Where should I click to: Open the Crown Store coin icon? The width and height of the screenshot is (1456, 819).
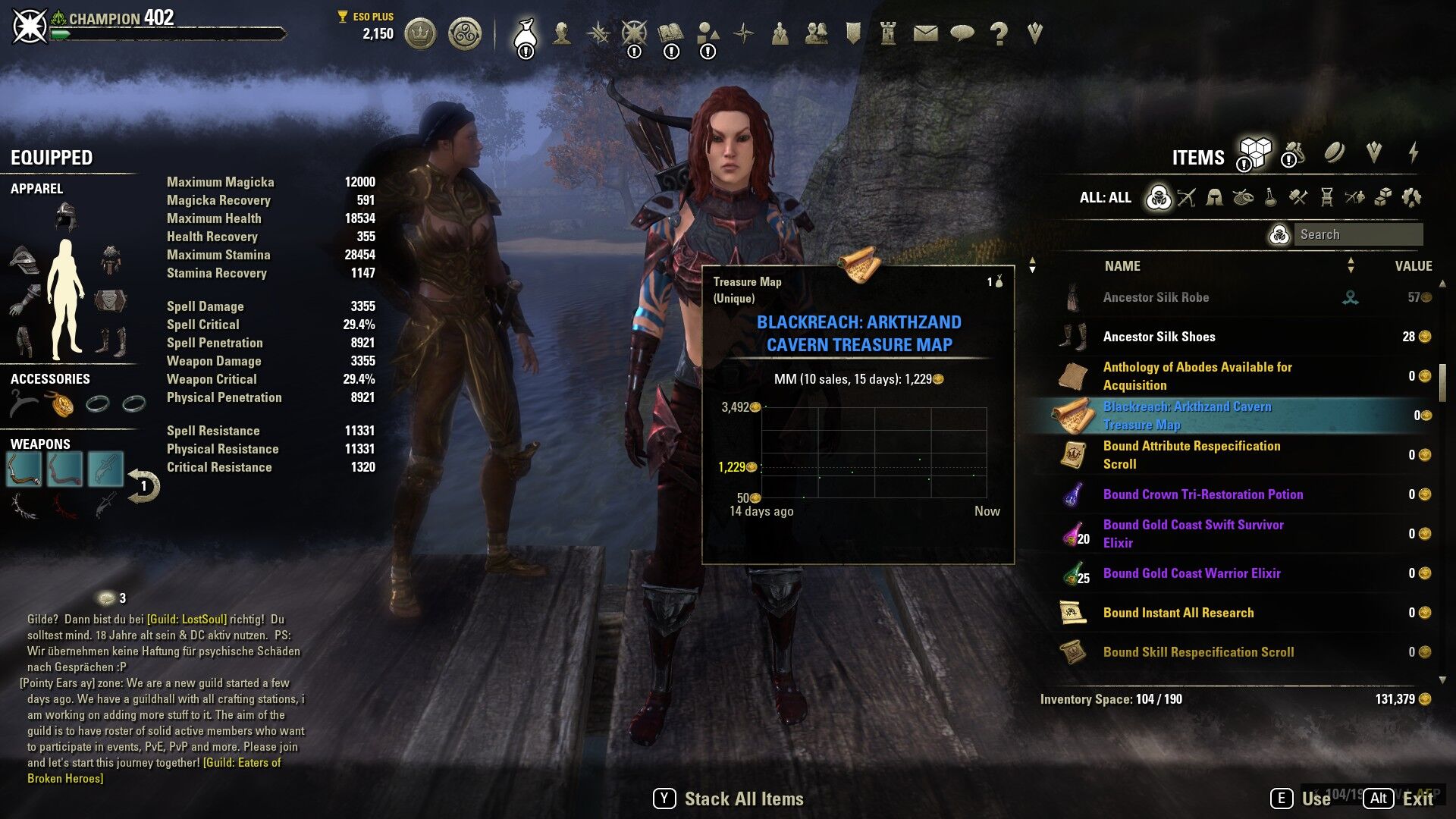point(420,34)
